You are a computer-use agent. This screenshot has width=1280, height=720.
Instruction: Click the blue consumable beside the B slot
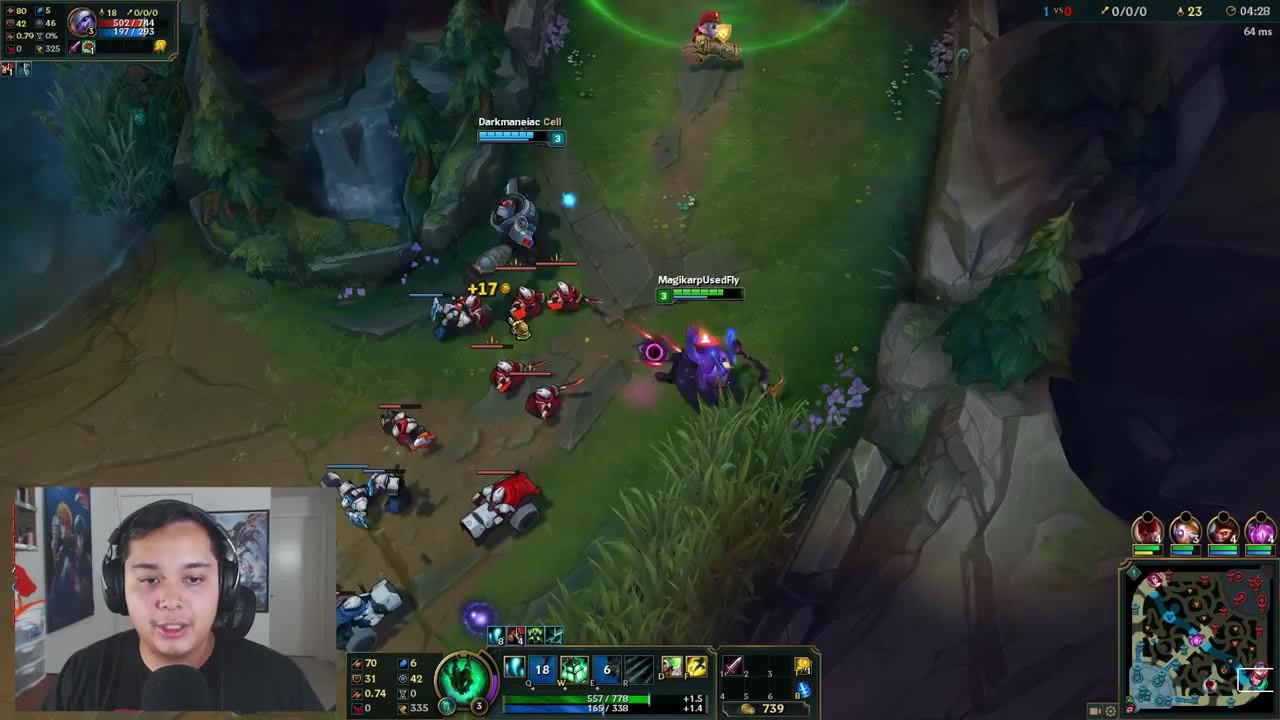click(803, 688)
